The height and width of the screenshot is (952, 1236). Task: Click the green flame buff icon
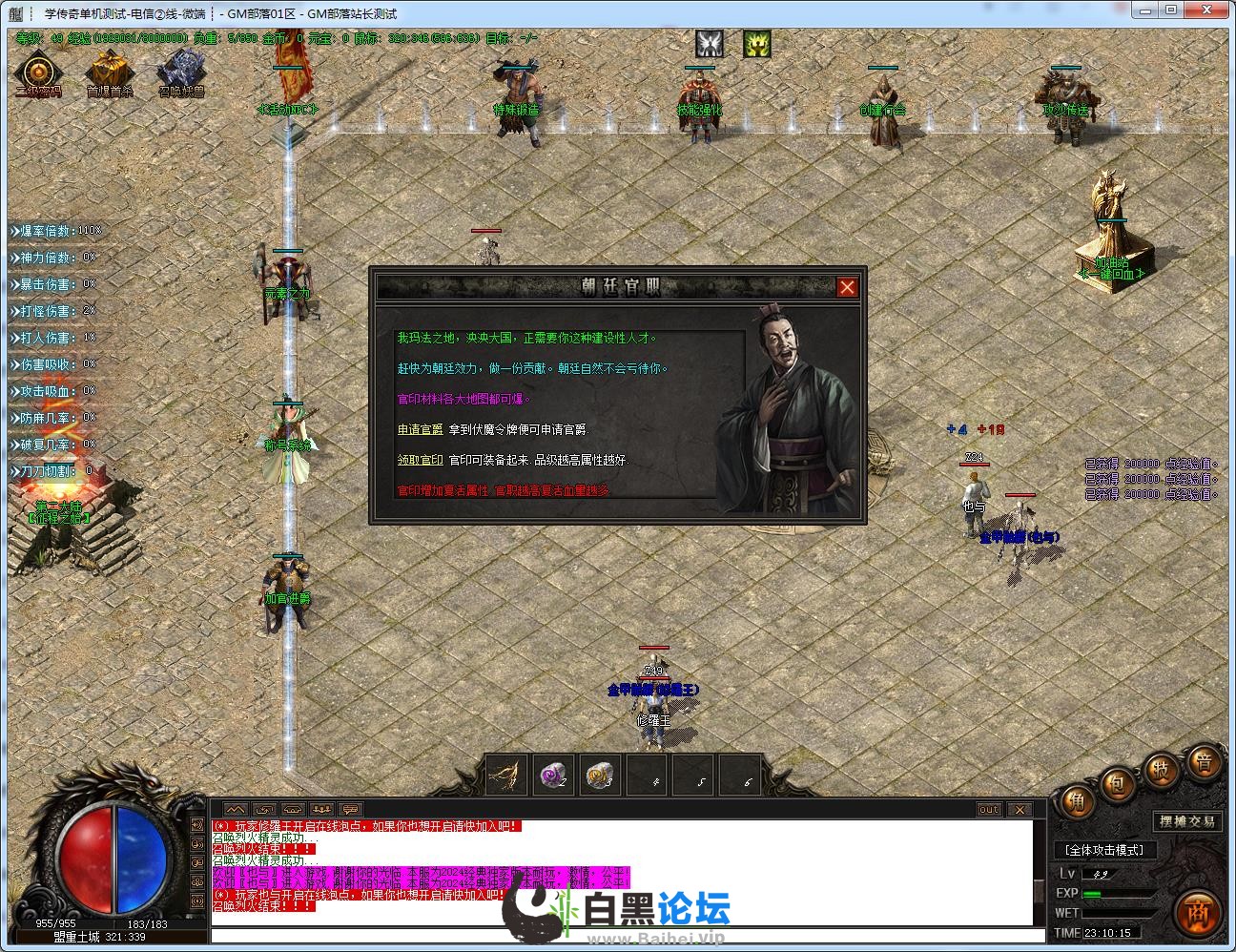pyautogui.click(x=756, y=43)
